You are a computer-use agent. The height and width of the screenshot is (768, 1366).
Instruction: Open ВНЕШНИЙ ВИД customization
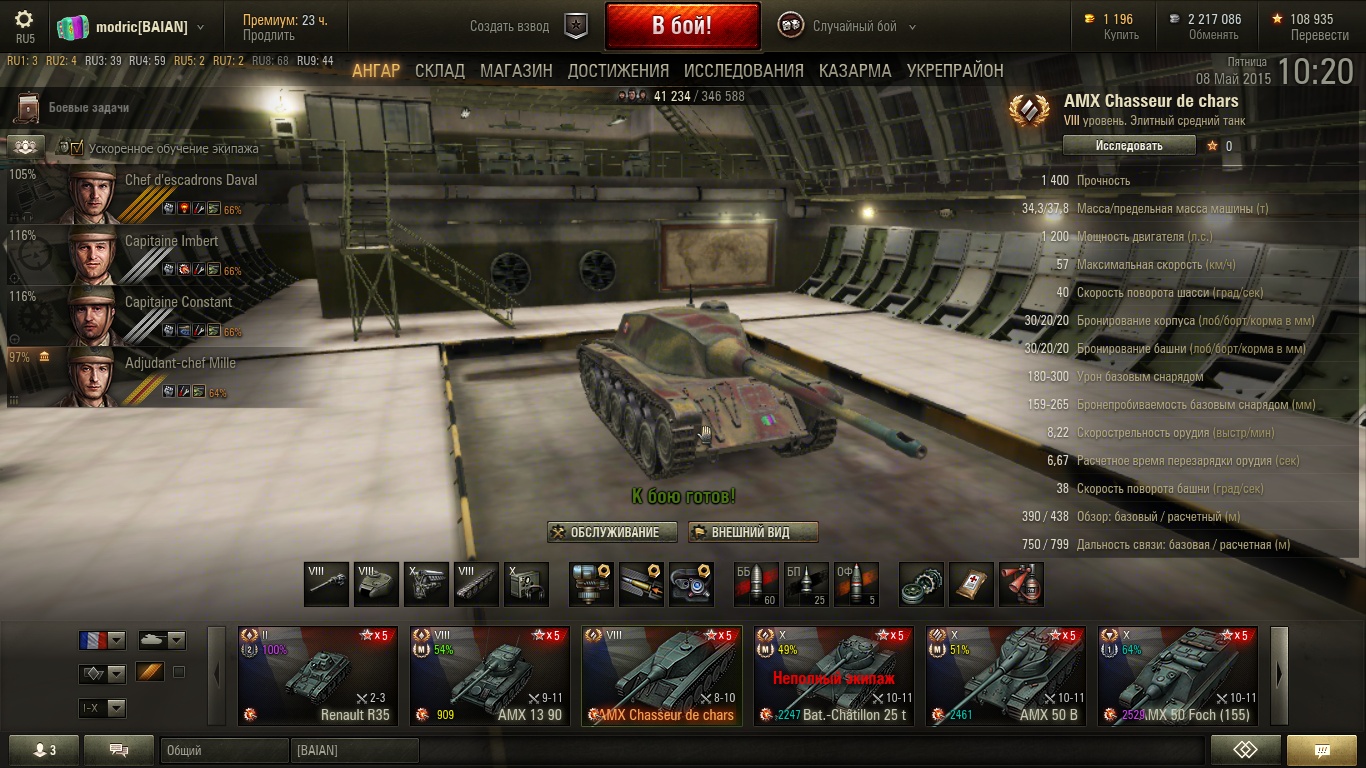click(x=754, y=532)
